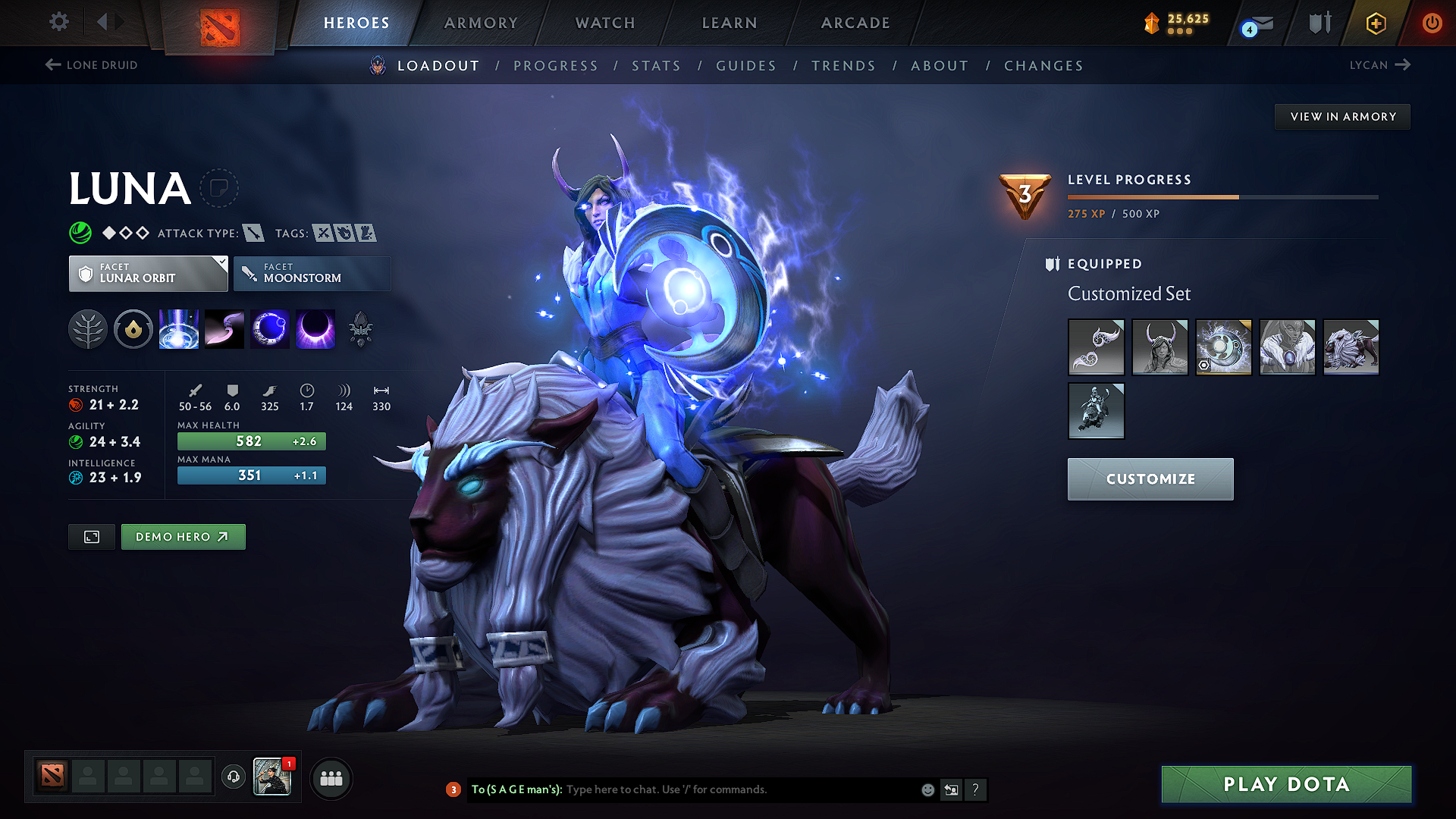The width and height of the screenshot is (1456, 819).
Task: Select the Eclipse ultimate ability icon
Action: point(315,330)
